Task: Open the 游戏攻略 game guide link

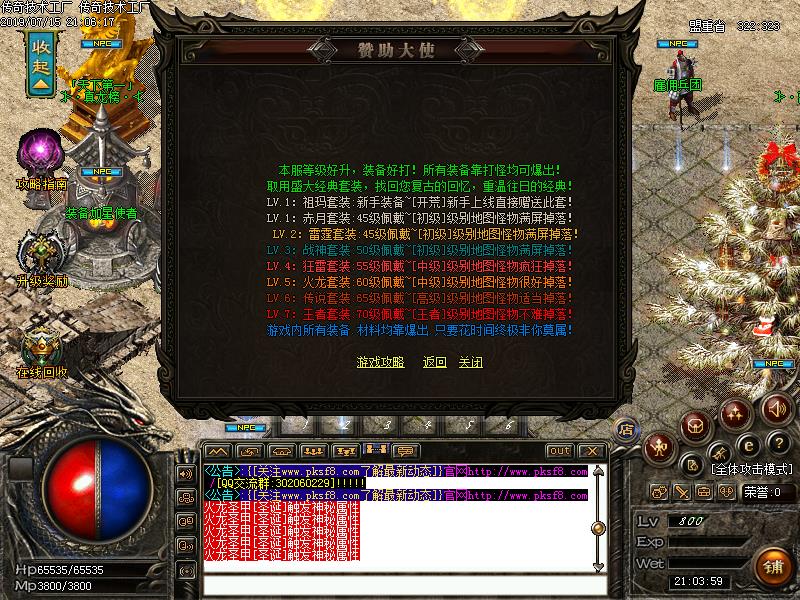Action: [380, 362]
